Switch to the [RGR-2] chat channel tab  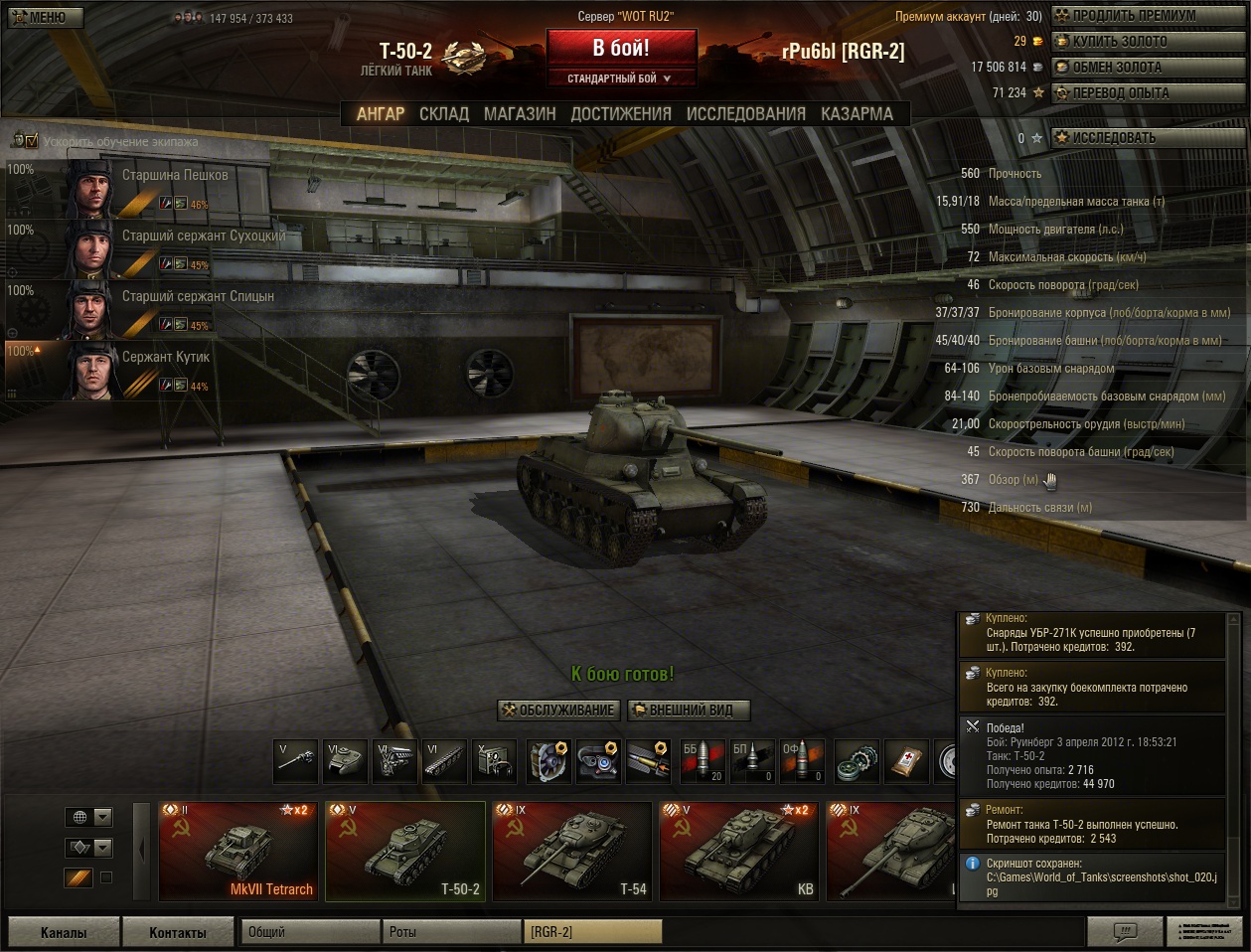(x=592, y=932)
